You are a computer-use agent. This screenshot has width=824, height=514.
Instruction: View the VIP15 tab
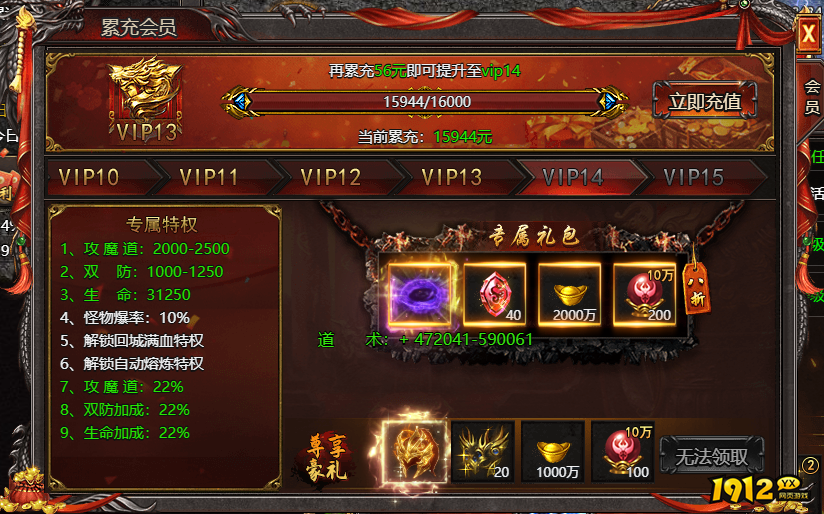(693, 178)
